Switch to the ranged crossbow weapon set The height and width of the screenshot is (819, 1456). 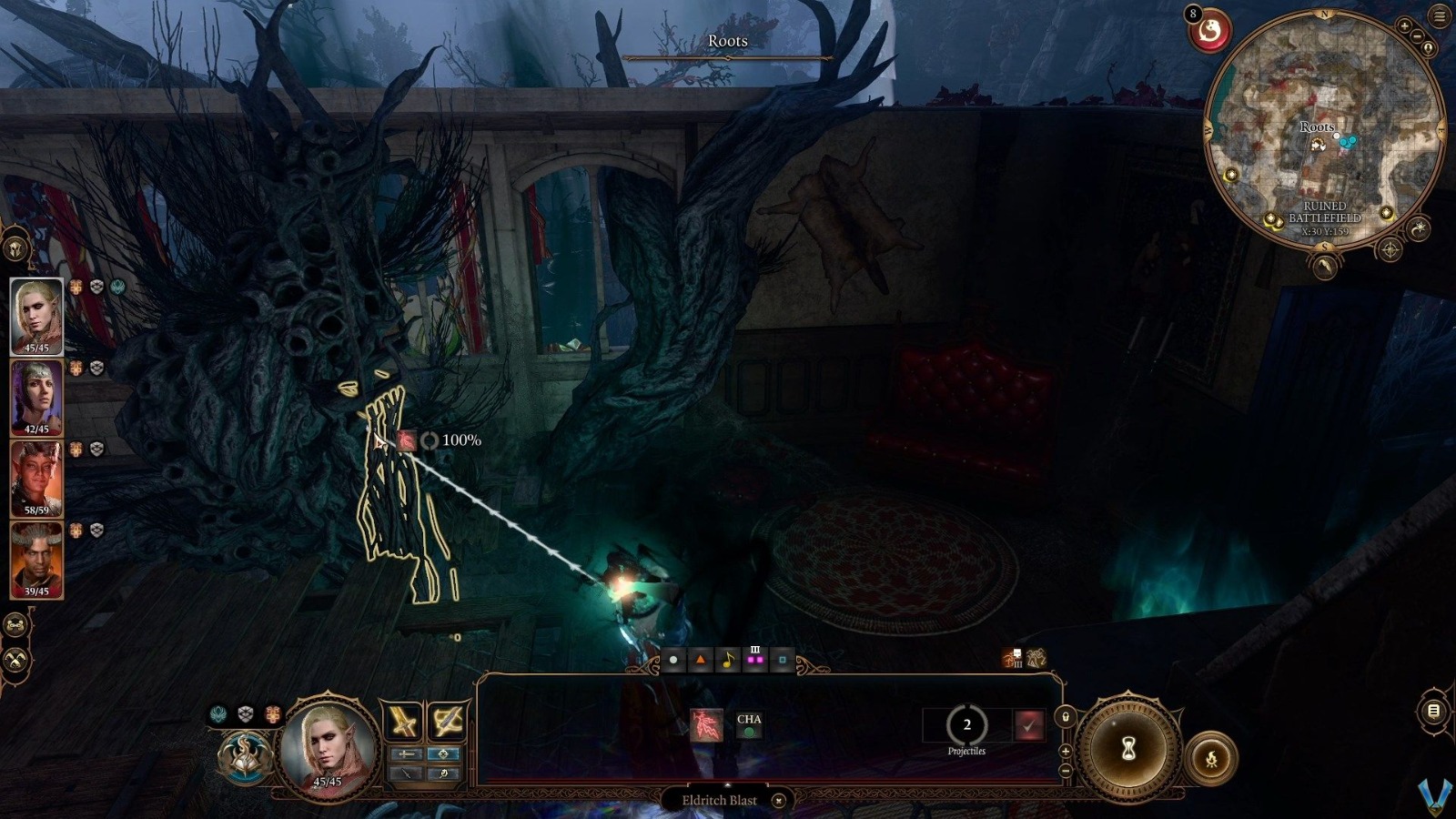449,720
